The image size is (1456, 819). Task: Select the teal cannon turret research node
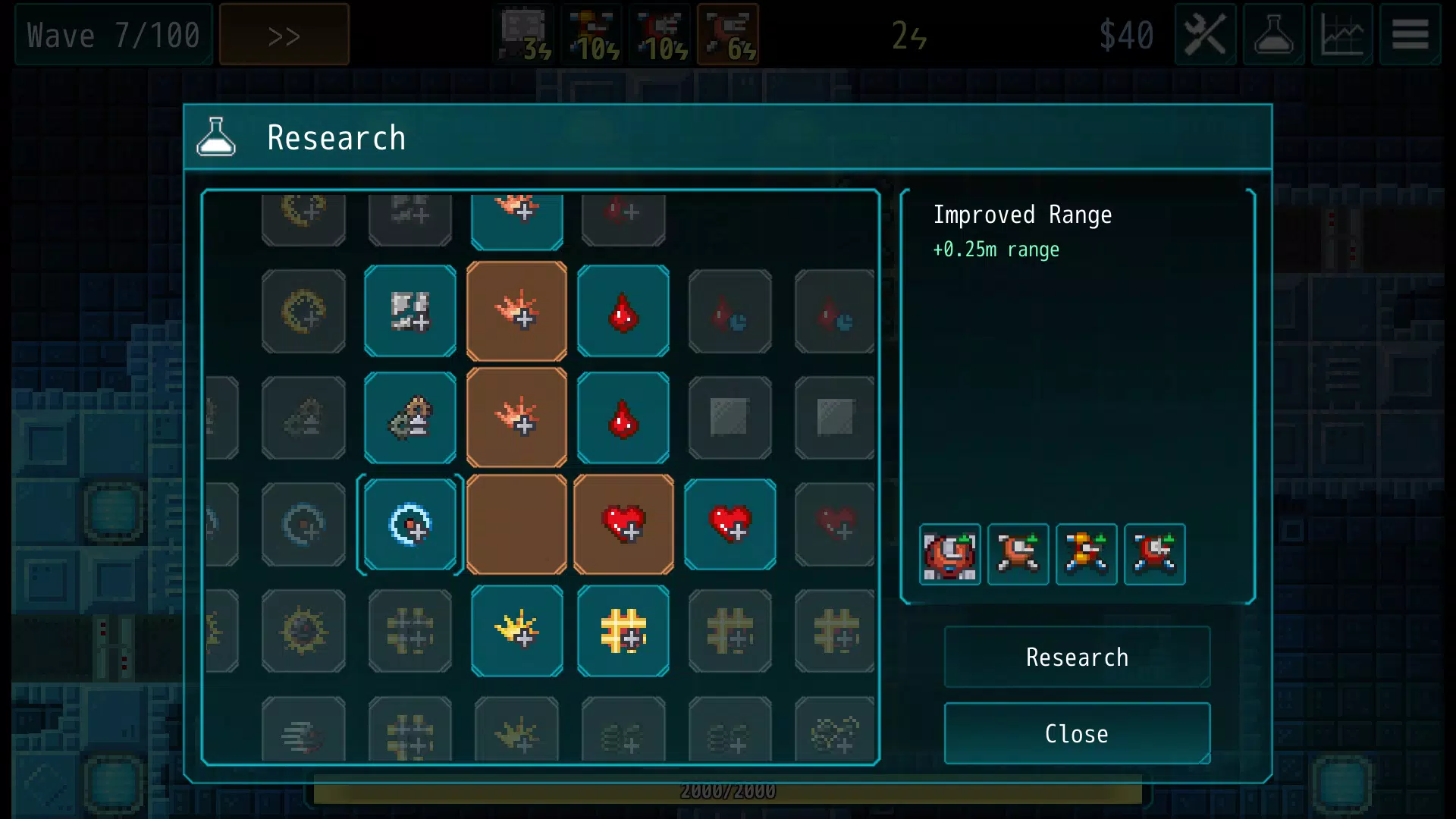(410, 418)
